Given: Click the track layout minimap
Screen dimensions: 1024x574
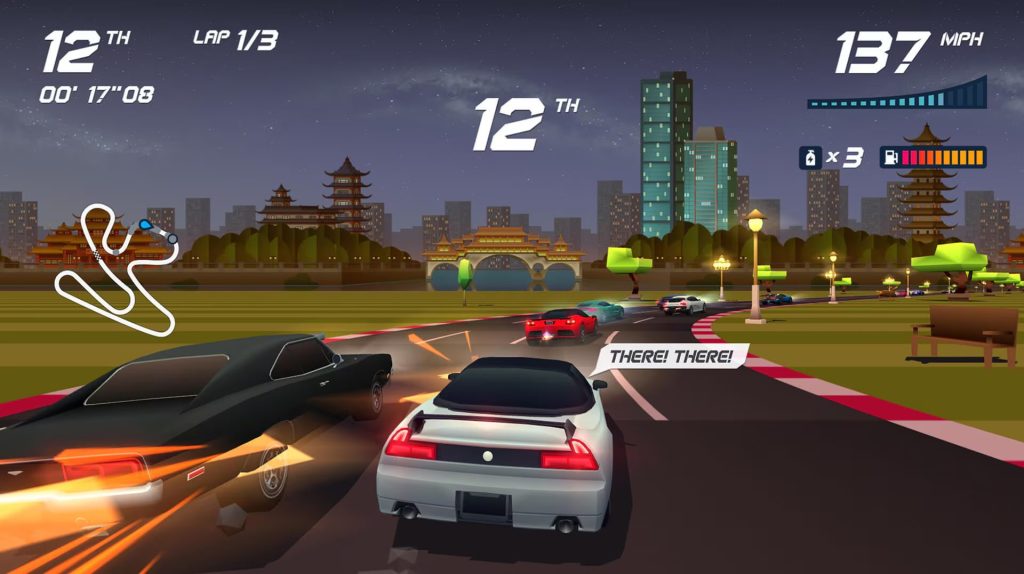Looking at the screenshot, I should (117, 268).
